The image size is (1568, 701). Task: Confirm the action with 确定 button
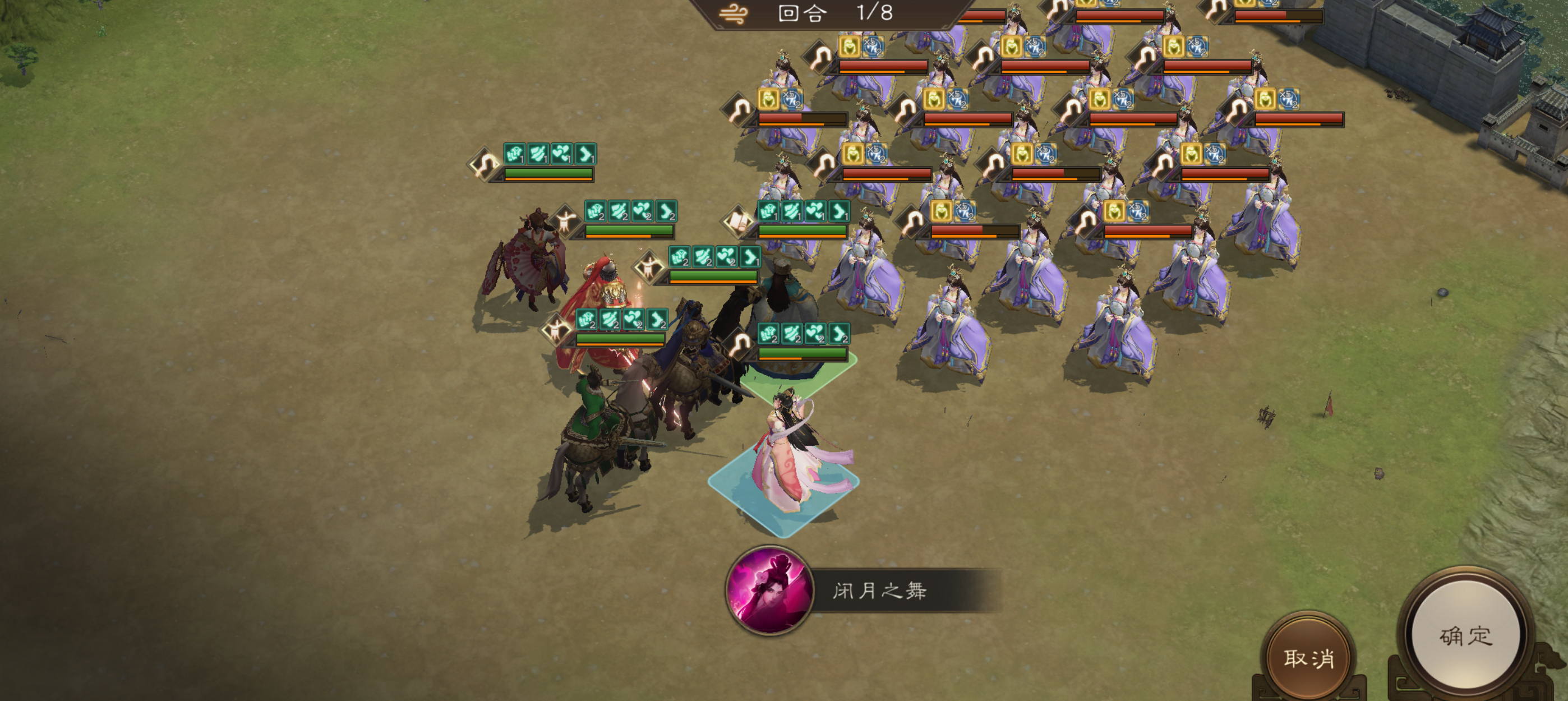[x=1466, y=635]
